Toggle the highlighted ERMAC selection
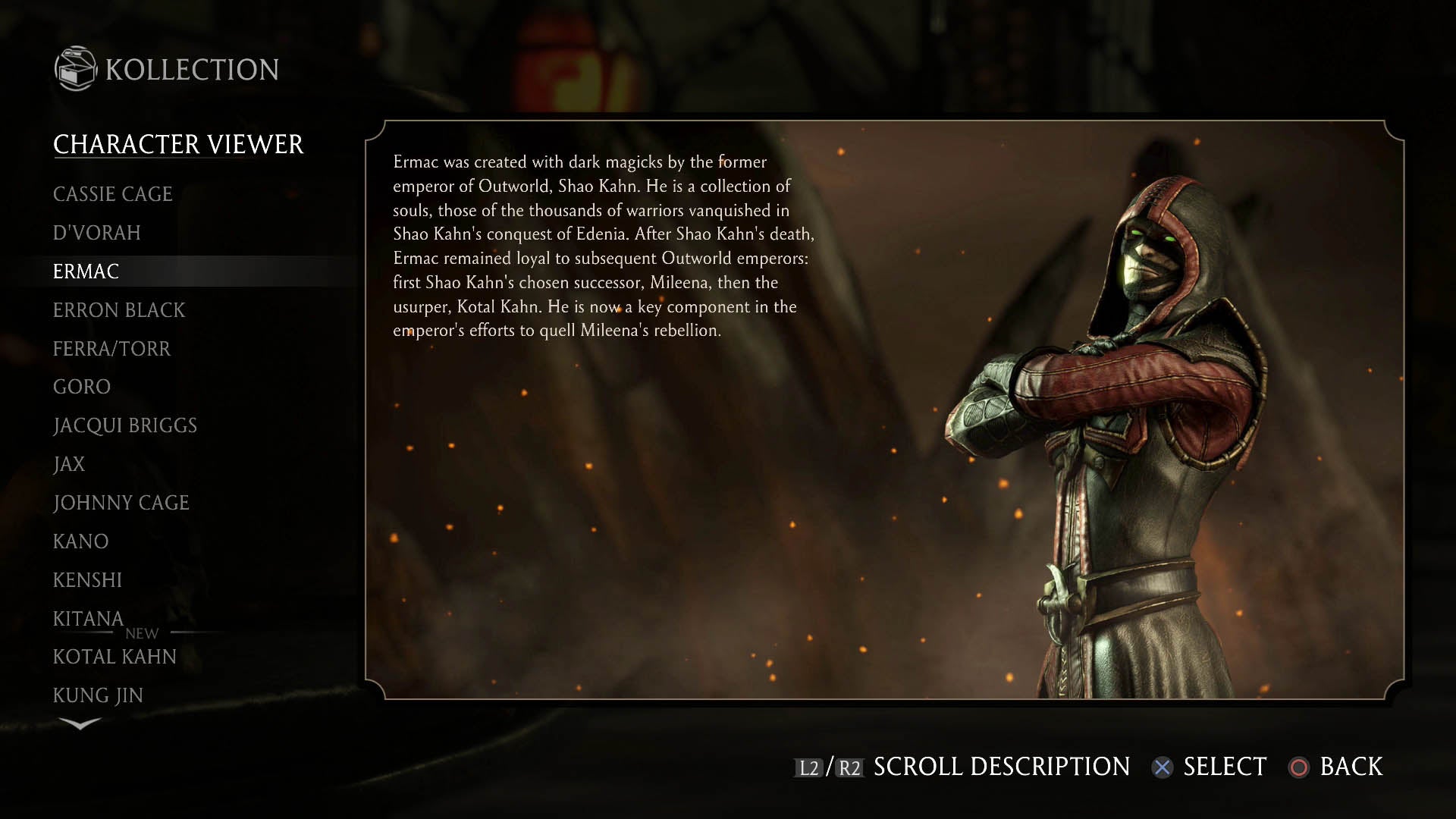The height and width of the screenshot is (819, 1456). (x=86, y=271)
